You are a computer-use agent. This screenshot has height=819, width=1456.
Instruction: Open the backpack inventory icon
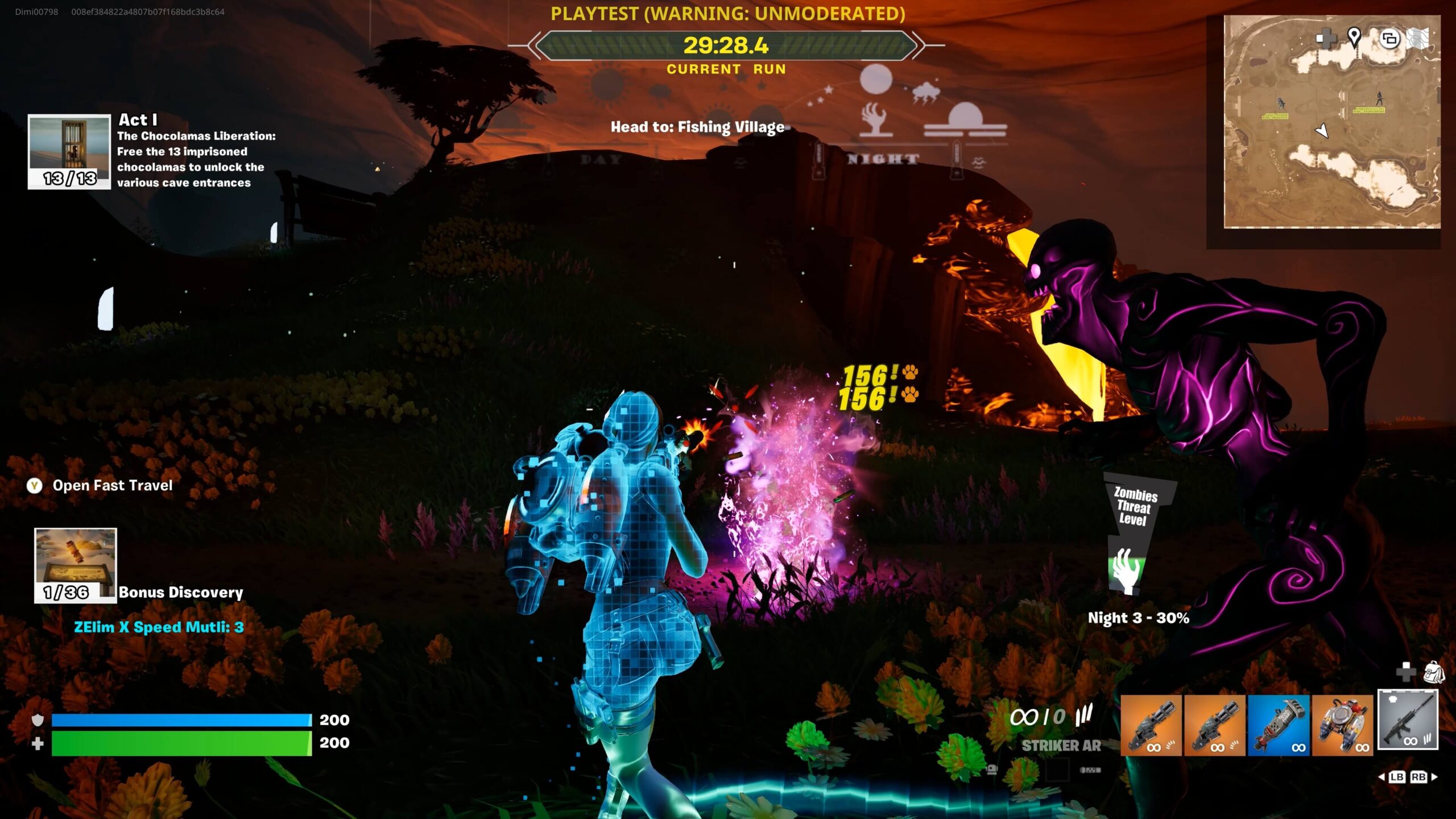coord(1434,672)
